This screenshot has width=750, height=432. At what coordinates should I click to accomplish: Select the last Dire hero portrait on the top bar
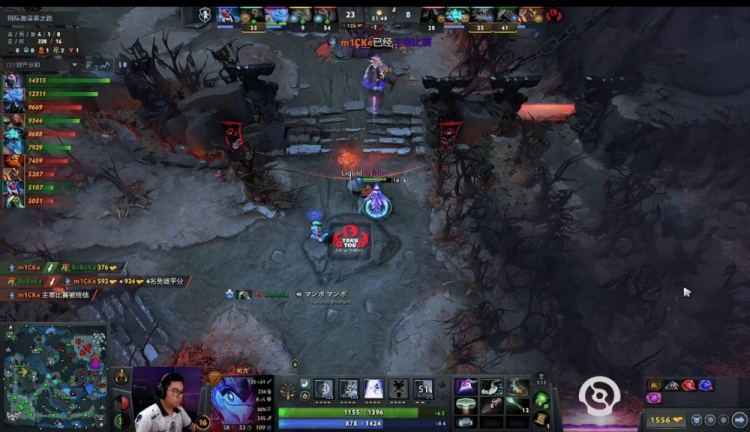coord(529,14)
